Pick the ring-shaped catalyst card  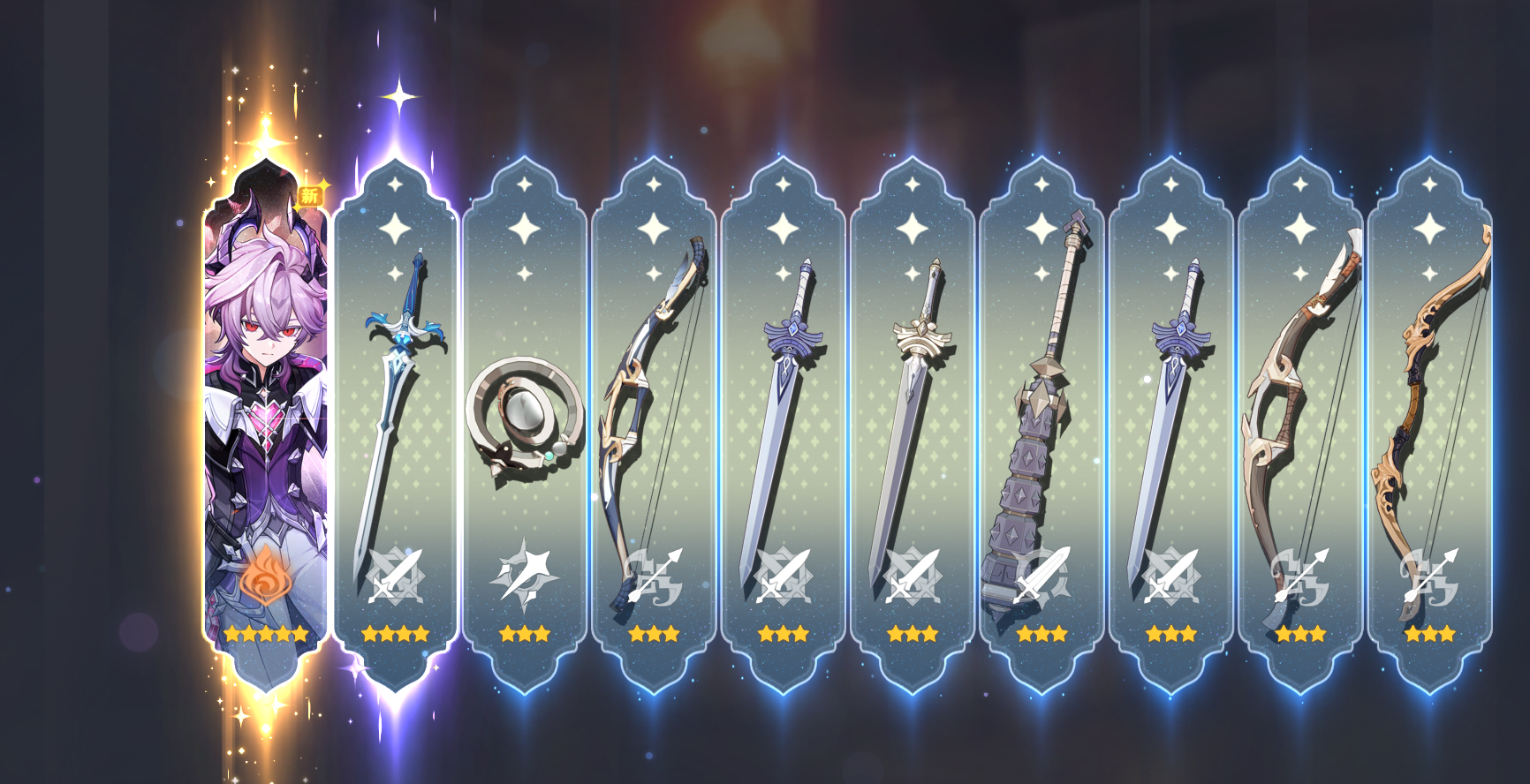click(x=525, y=415)
